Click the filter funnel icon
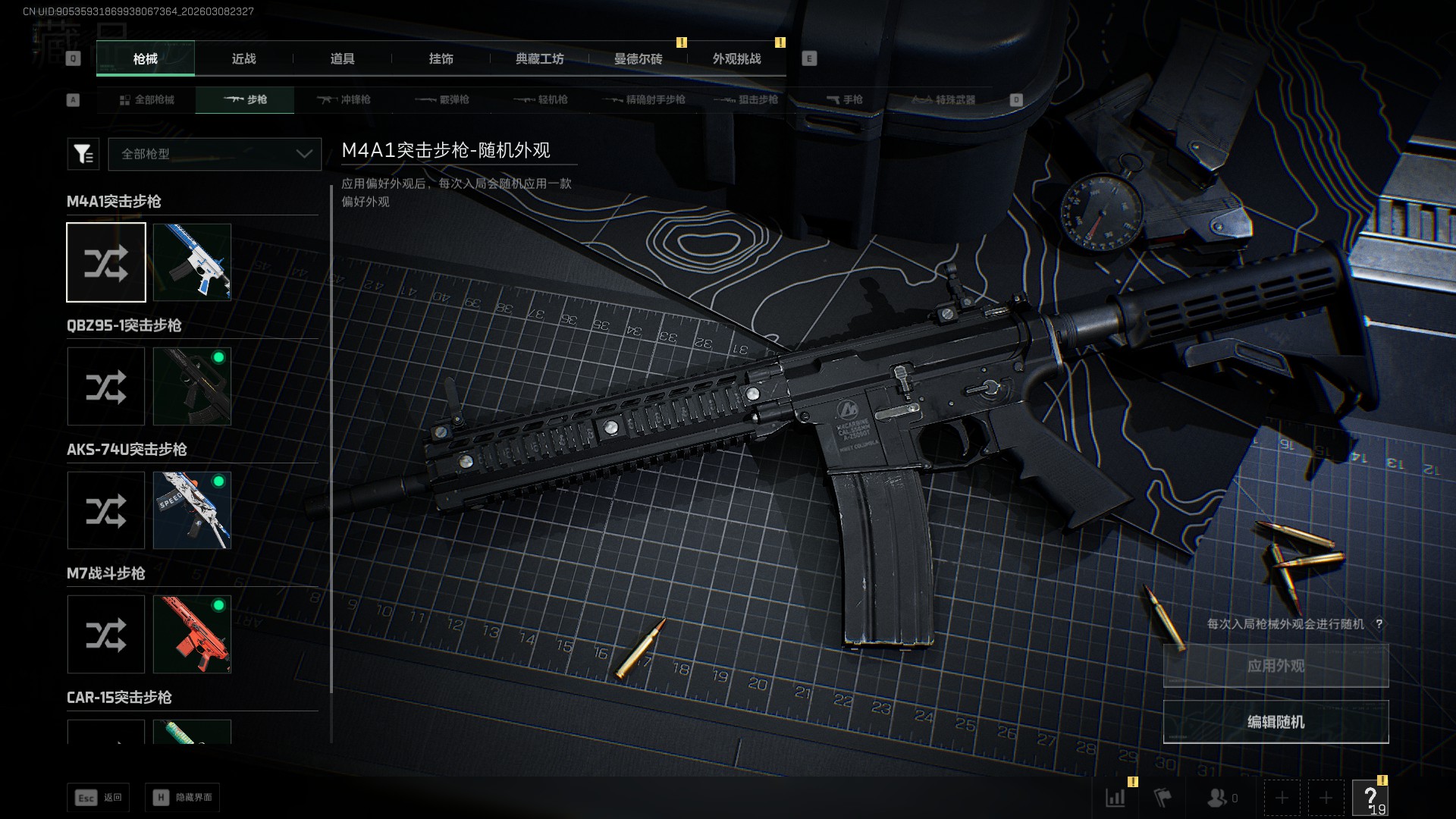 click(x=83, y=154)
